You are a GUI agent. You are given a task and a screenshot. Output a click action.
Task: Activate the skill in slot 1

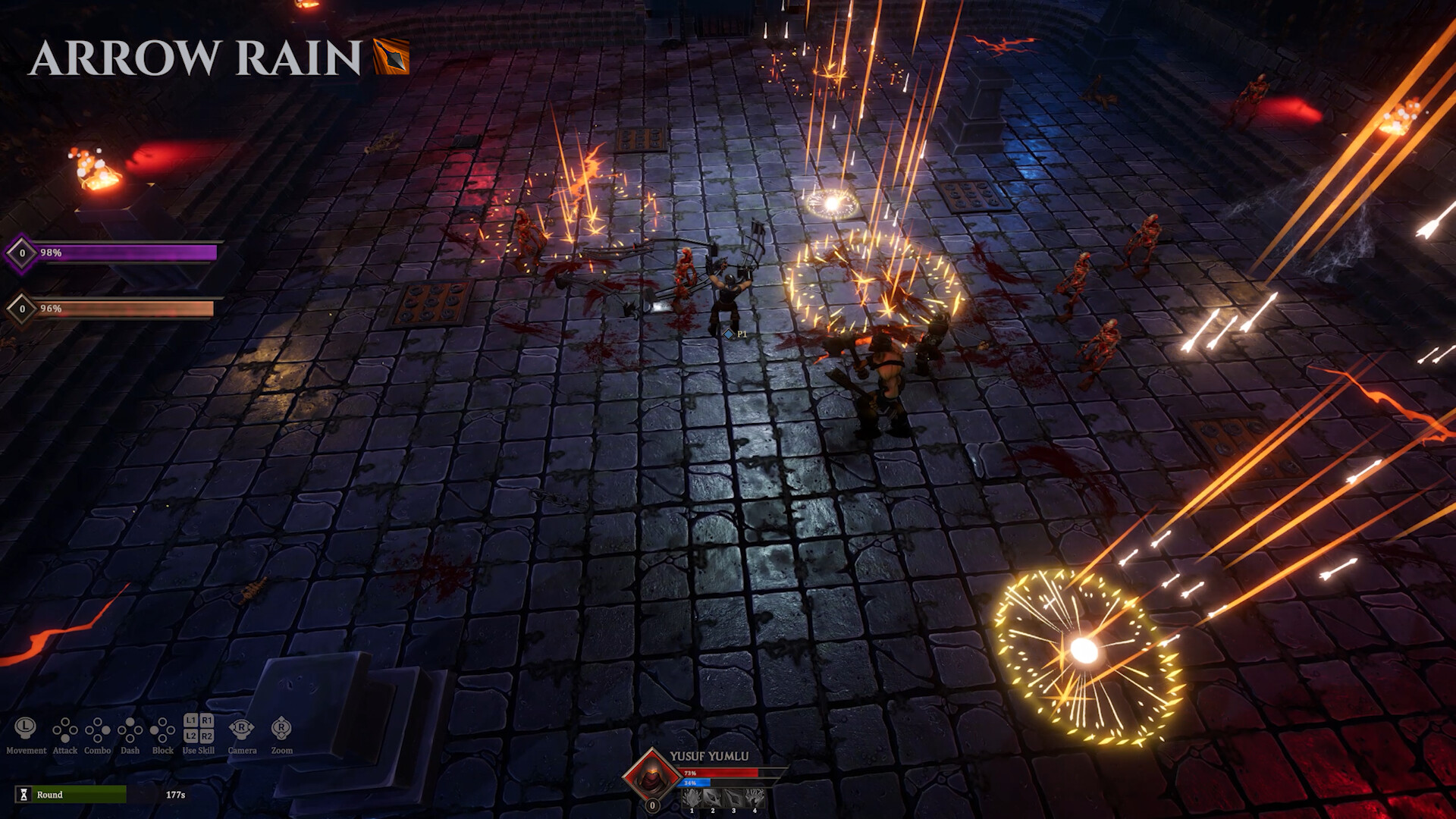pyautogui.click(x=693, y=798)
